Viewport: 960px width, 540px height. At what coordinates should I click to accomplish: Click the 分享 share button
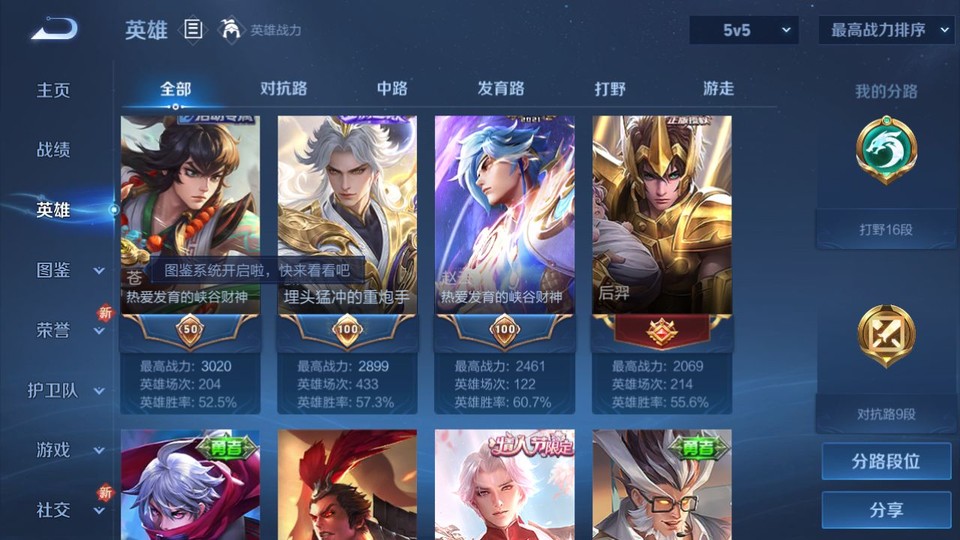[x=886, y=510]
